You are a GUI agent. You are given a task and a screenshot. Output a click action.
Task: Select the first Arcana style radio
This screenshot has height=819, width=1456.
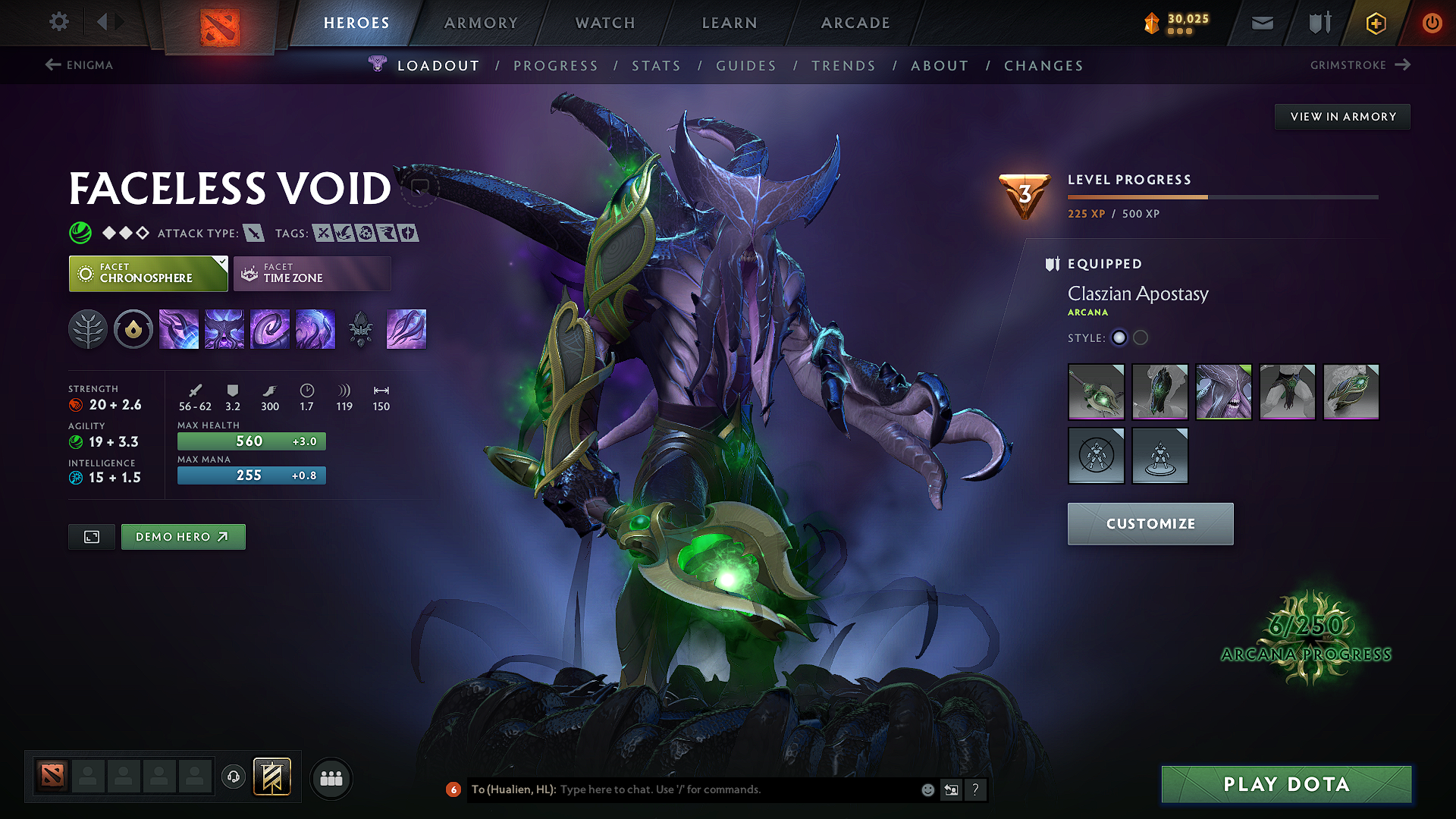click(x=1119, y=337)
